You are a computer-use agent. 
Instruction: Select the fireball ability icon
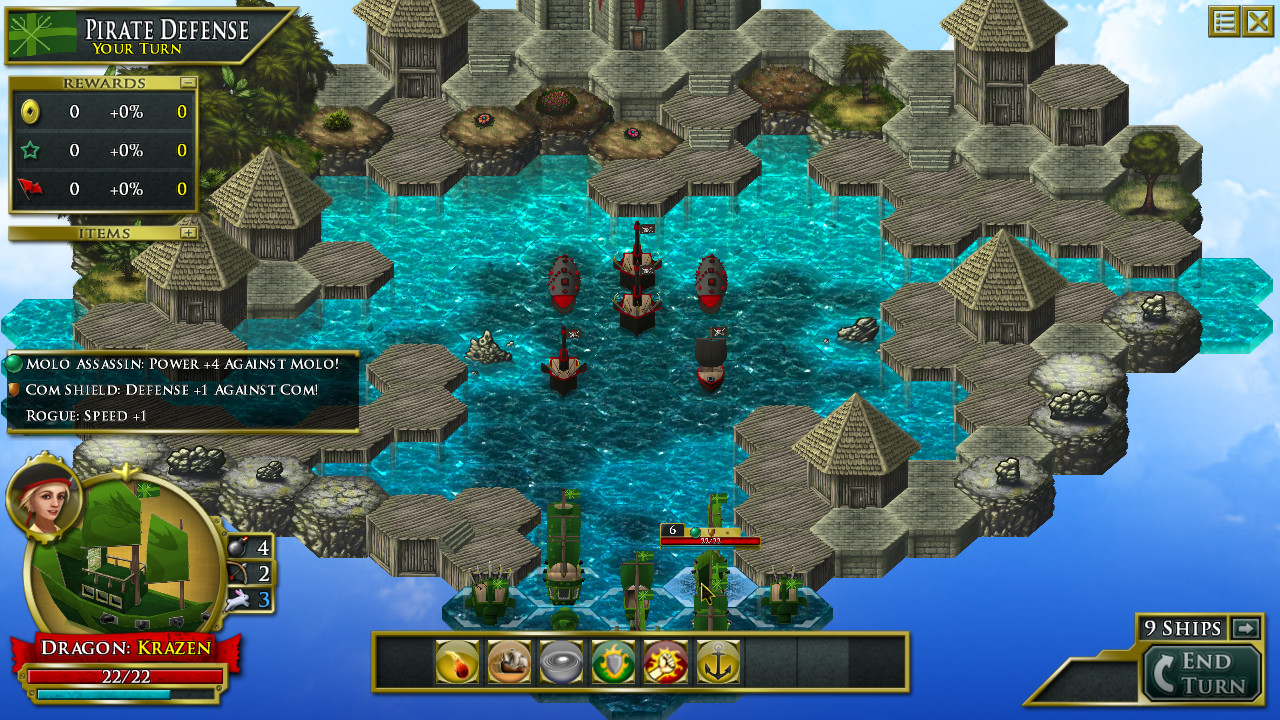pos(455,662)
